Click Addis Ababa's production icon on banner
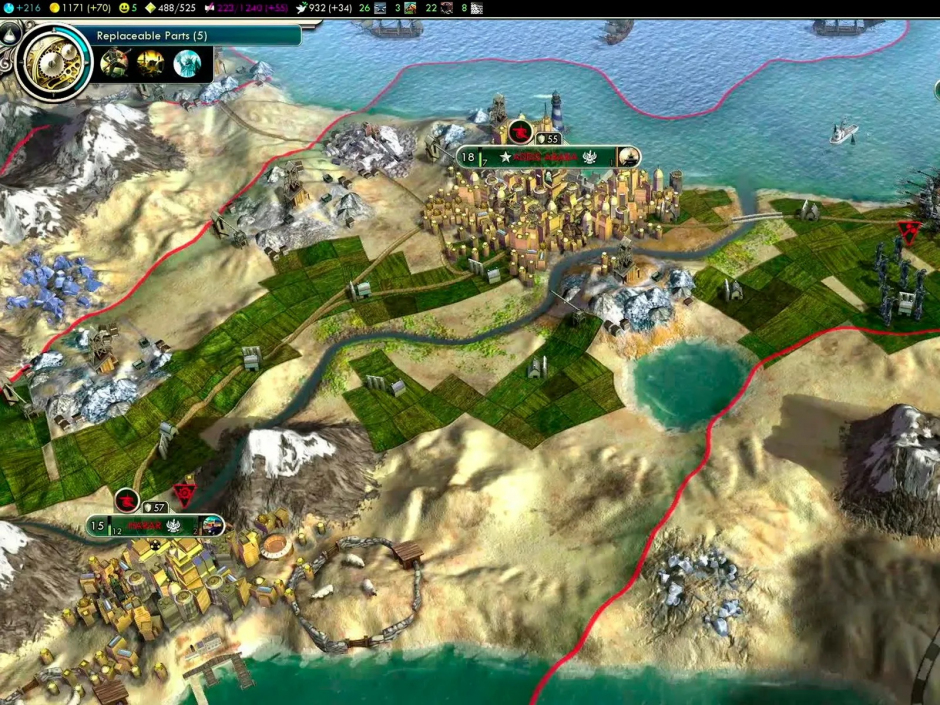This screenshot has width=940, height=705. [x=628, y=157]
